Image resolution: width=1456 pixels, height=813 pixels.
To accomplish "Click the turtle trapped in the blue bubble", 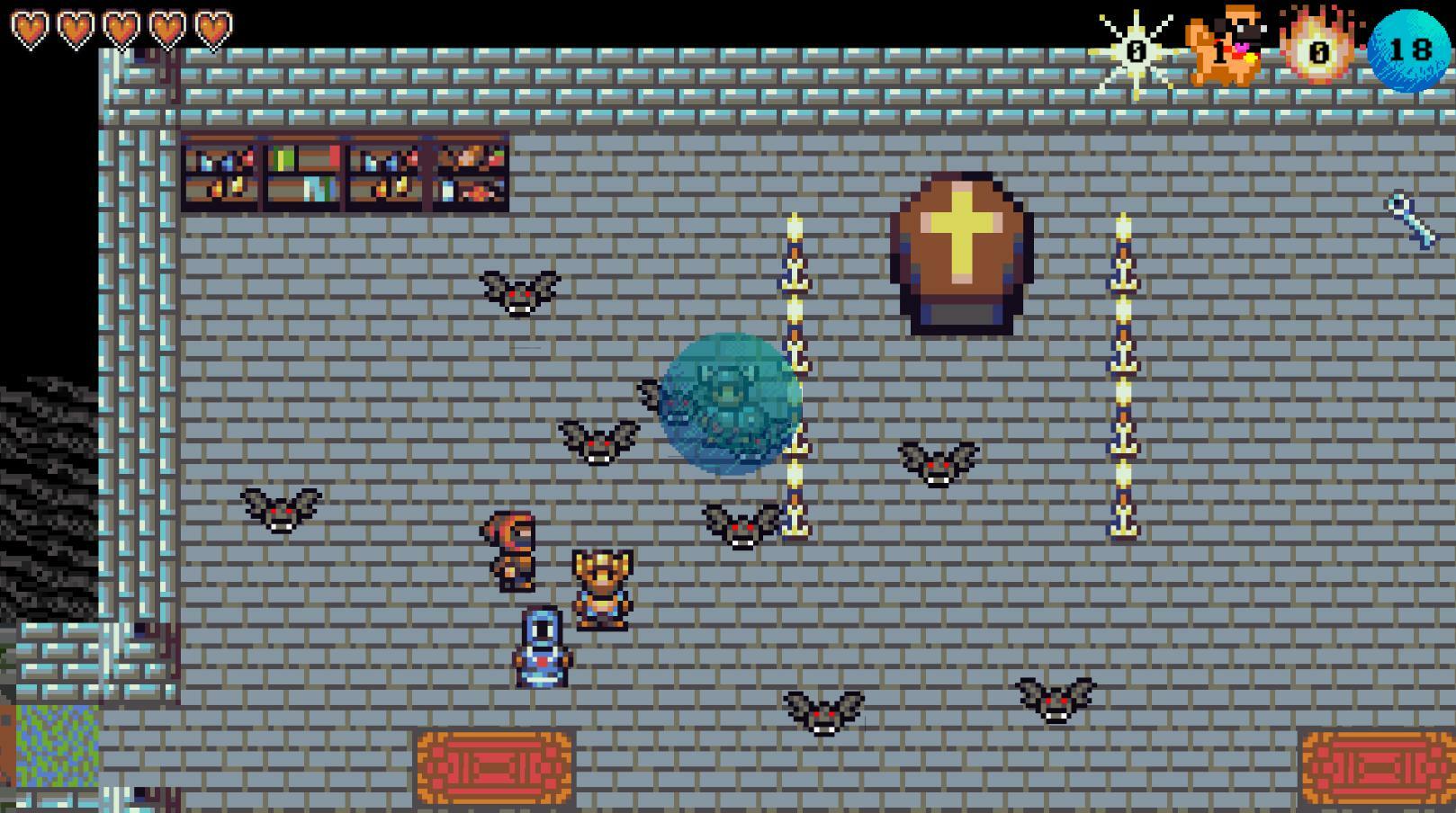I will 729,400.
